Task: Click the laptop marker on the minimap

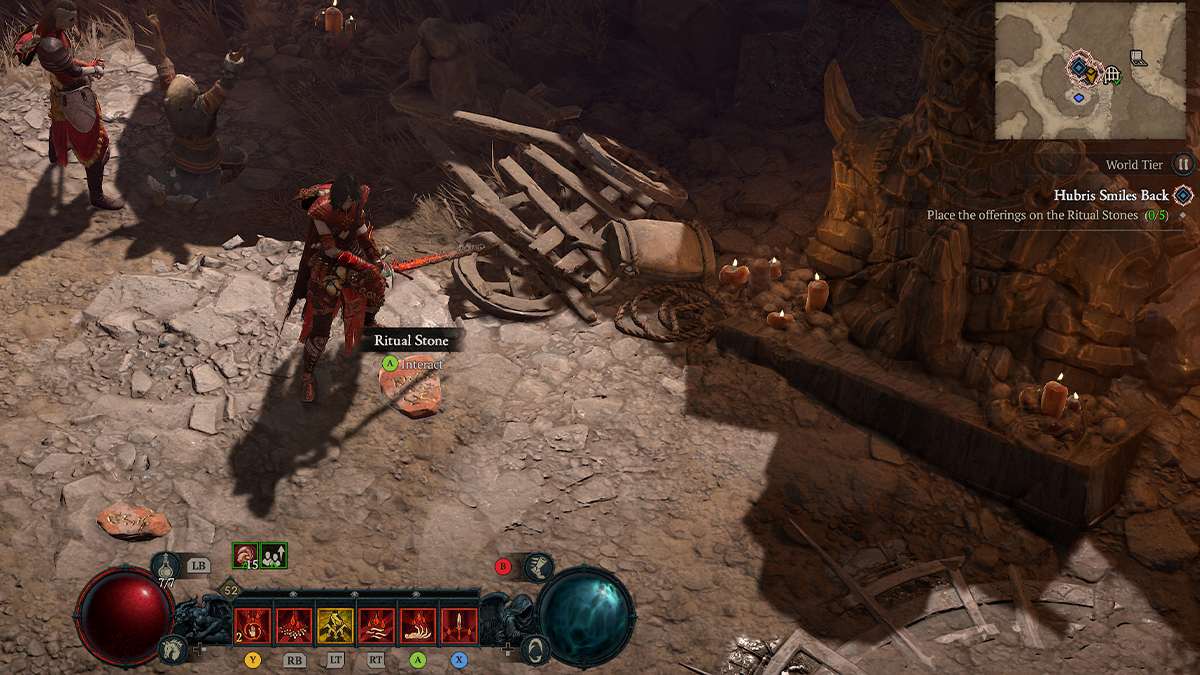Action: click(x=1138, y=58)
